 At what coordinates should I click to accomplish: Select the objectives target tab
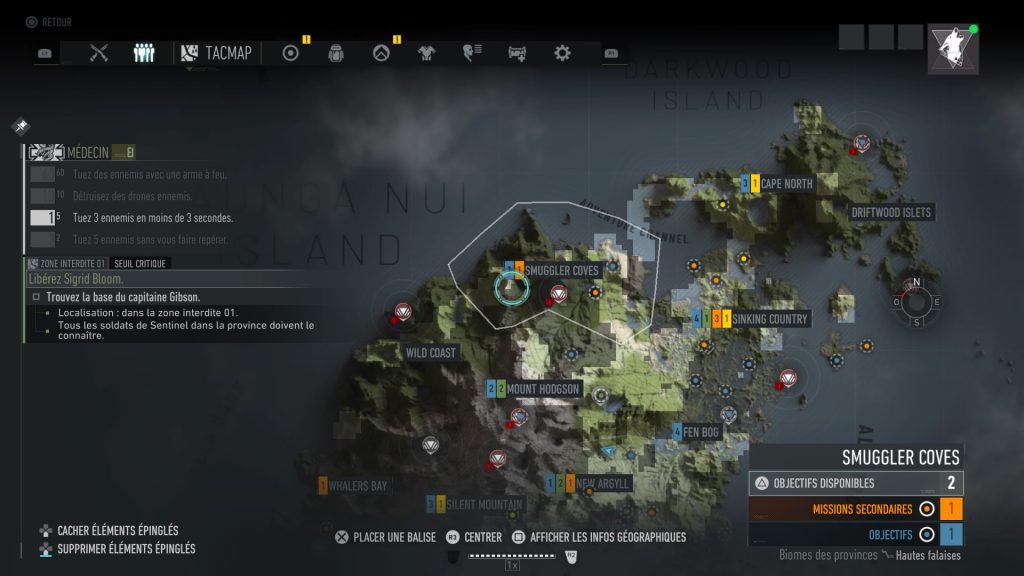pyautogui.click(x=291, y=53)
